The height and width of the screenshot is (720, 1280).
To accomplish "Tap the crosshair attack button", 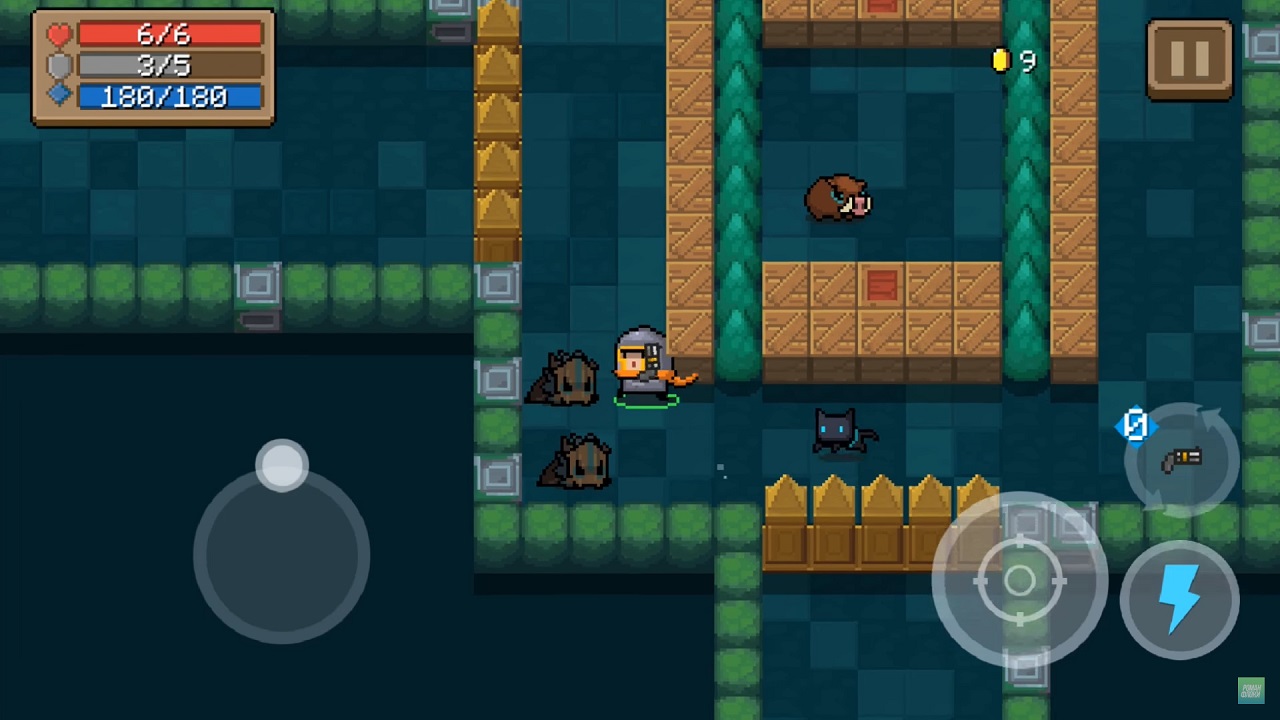I will (1019, 580).
